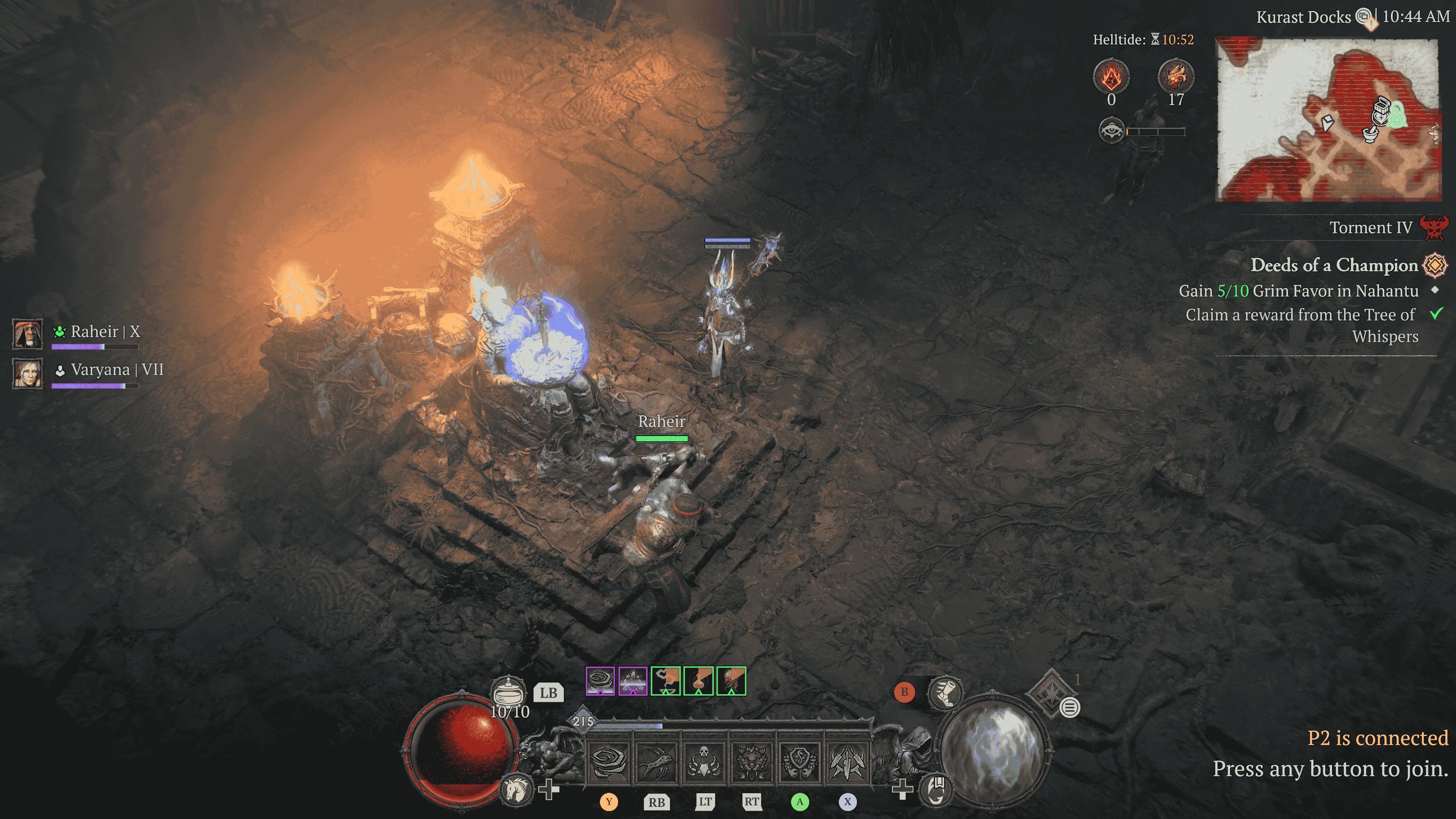Select the Deeds of a Champion quest tracker
This screenshot has width=1456, height=819.
coord(1334,265)
